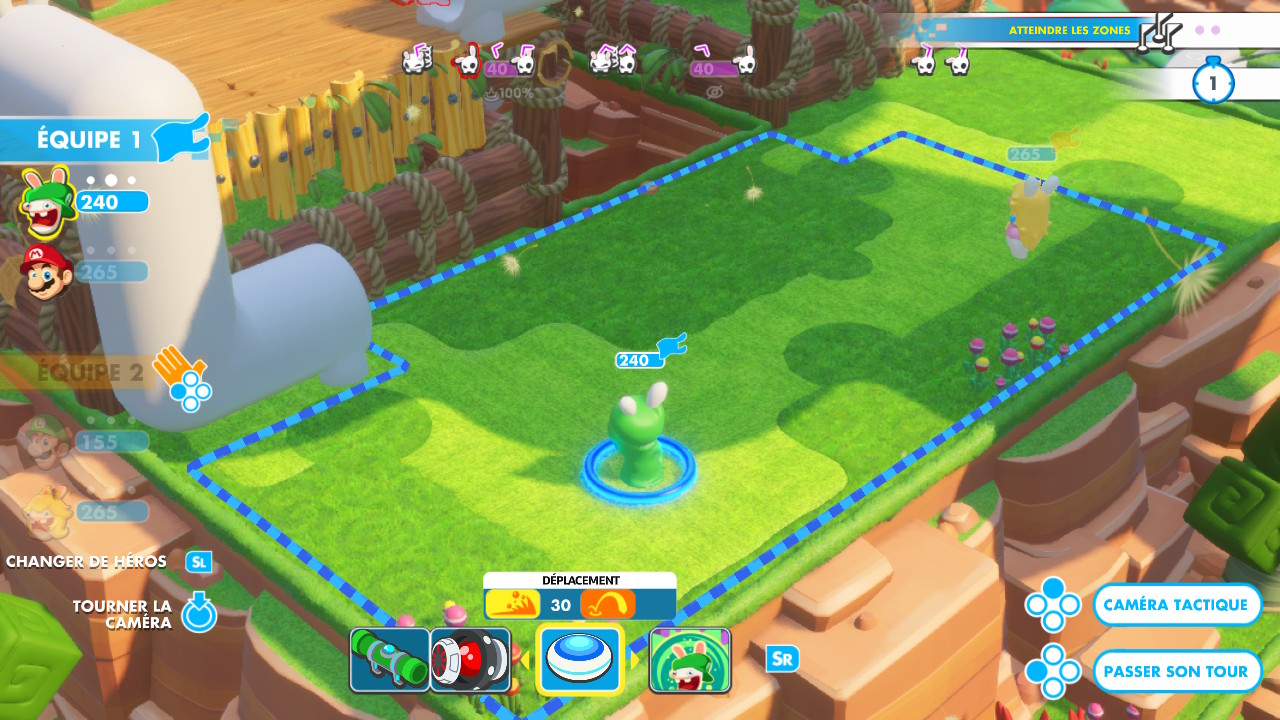Switch to the Équipe 2 panel
This screenshot has height=720, width=1280.
click(90, 374)
